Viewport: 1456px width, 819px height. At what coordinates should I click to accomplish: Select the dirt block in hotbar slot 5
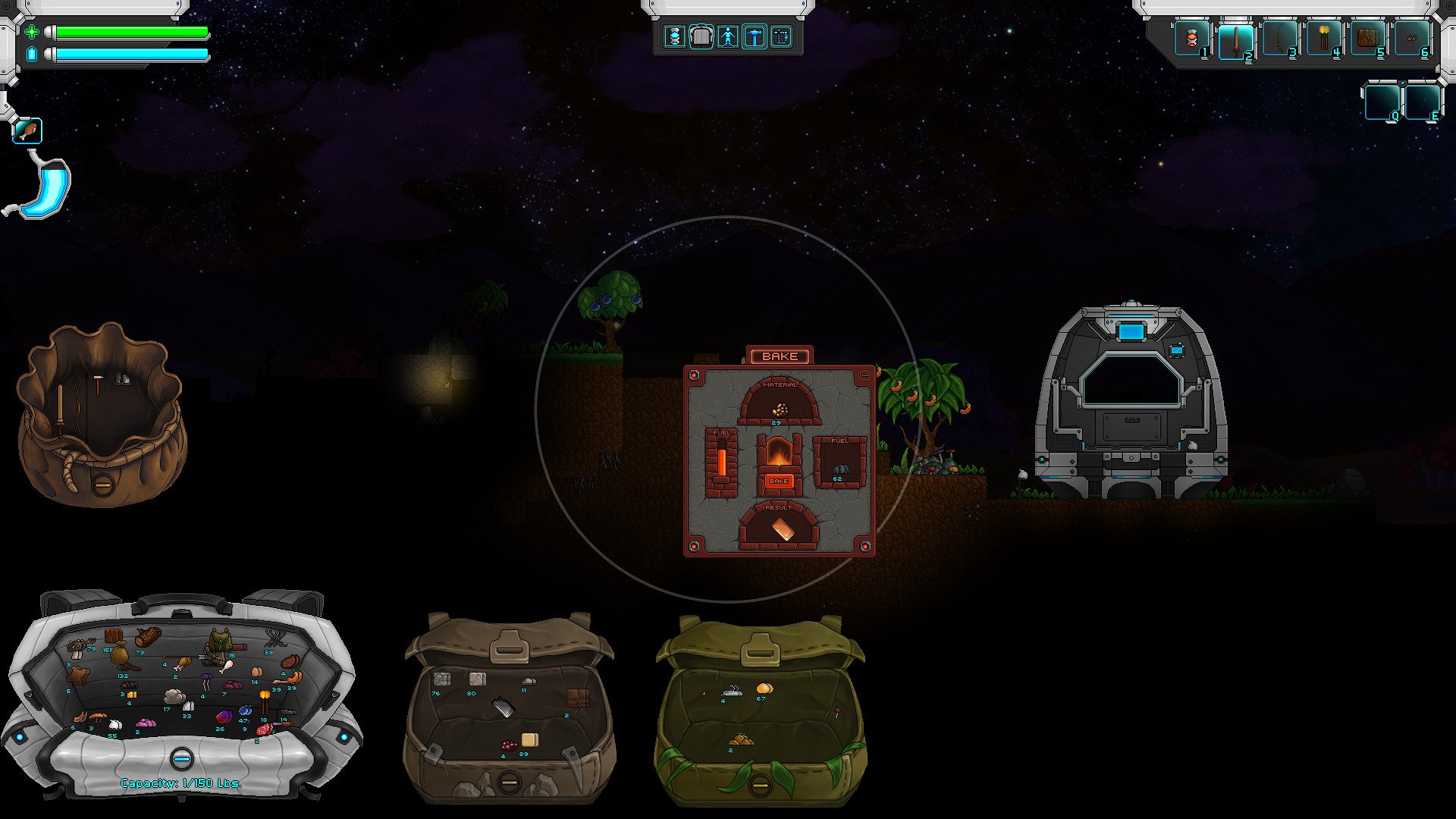point(1367,39)
